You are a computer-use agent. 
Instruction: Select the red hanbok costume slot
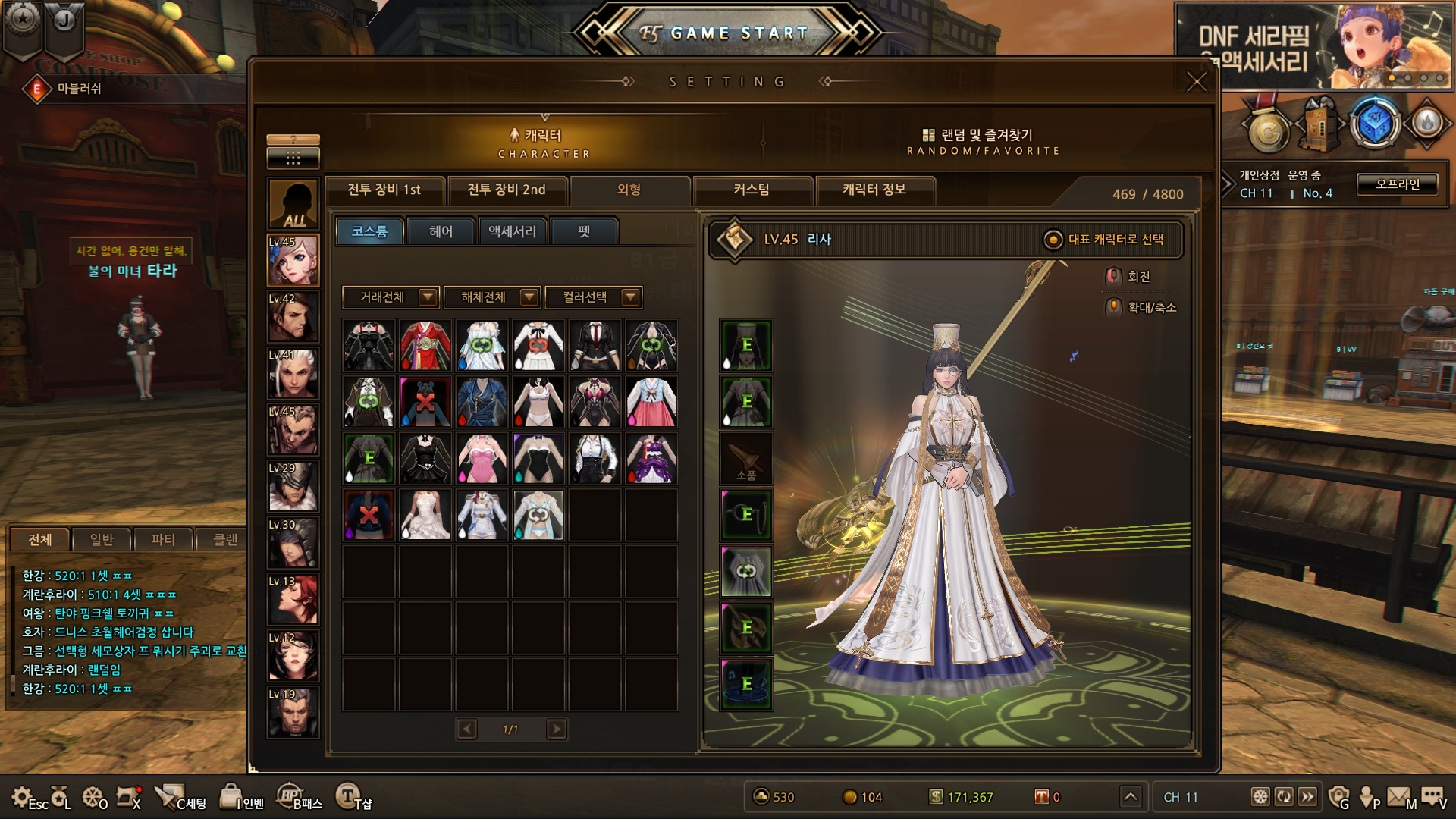click(425, 345)
